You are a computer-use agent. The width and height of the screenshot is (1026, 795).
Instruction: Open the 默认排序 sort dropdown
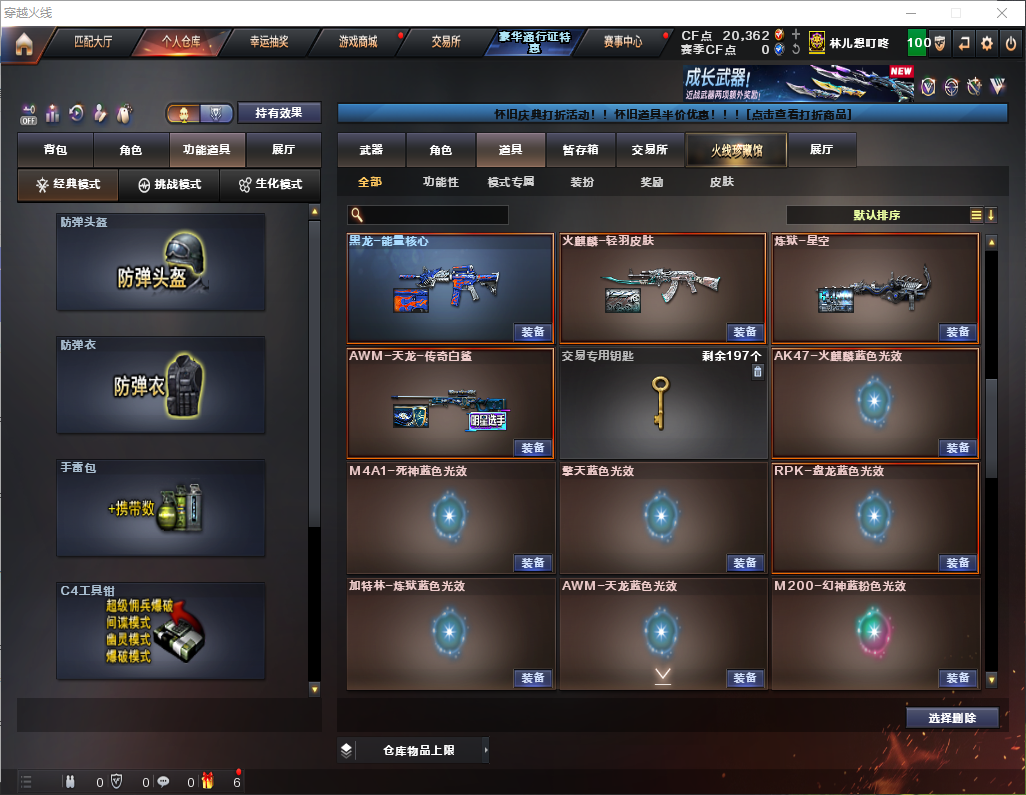coord(880,215)
